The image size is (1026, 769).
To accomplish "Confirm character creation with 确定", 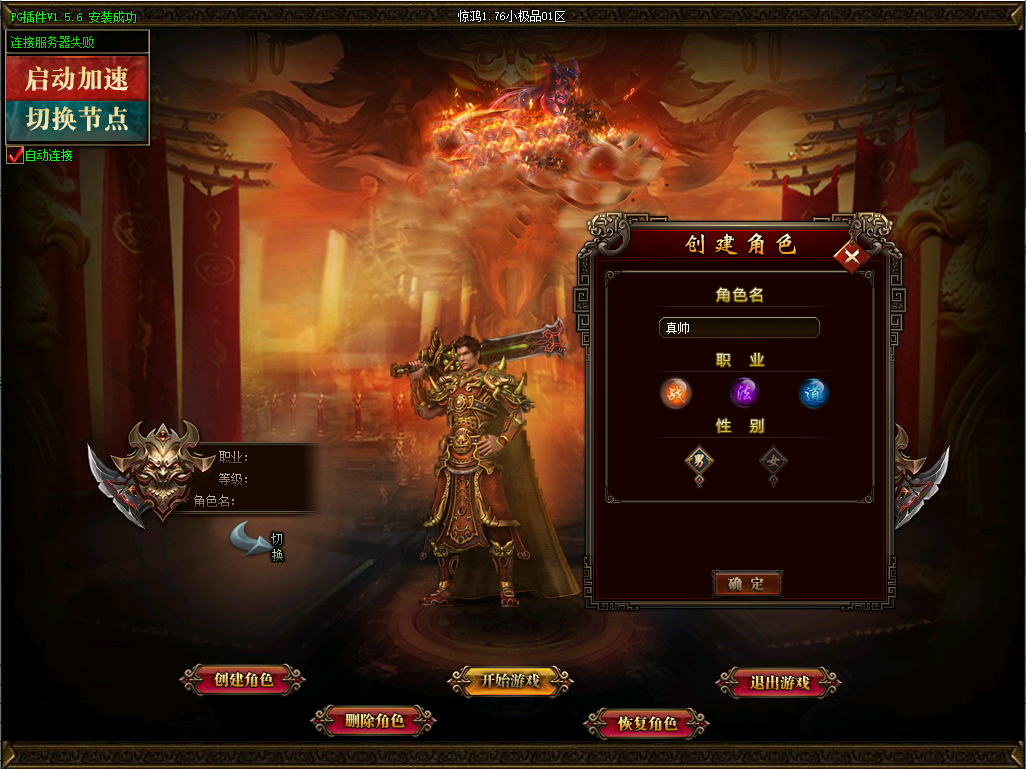I will click(x=746, y=583).
